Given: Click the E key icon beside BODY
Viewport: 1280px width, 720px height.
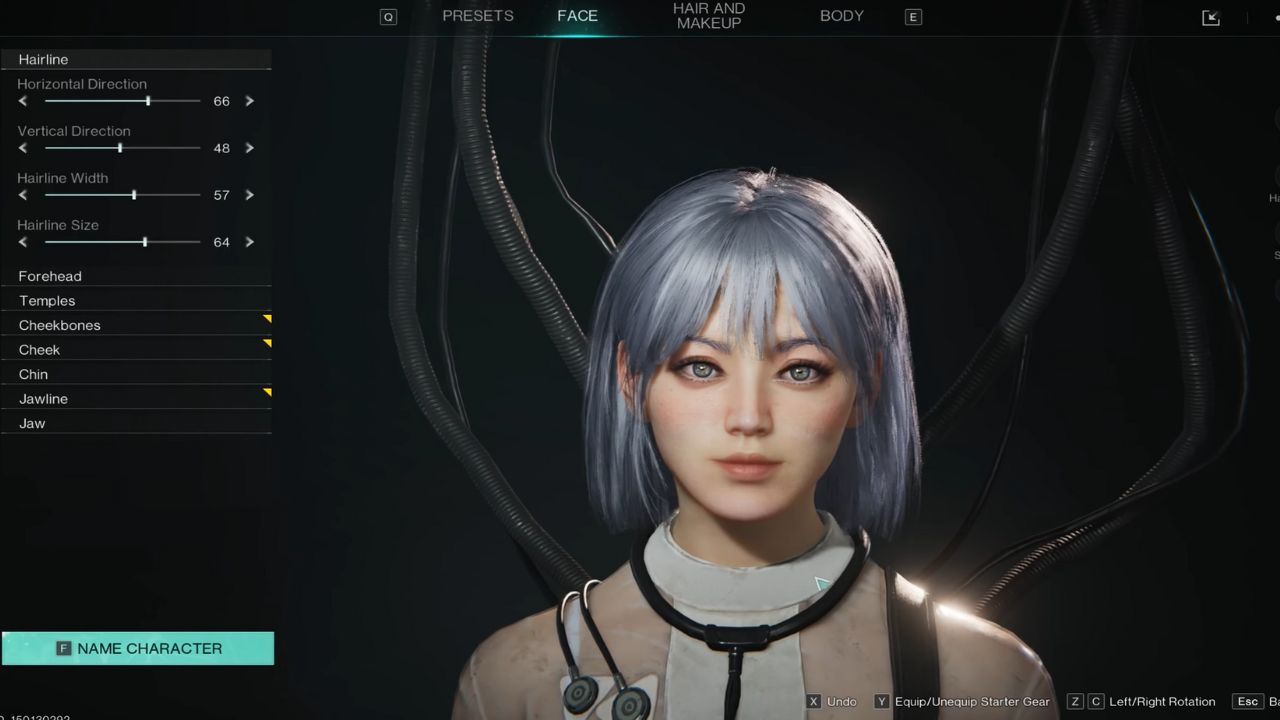Looking at the screenshot, I should click(912, 16).
